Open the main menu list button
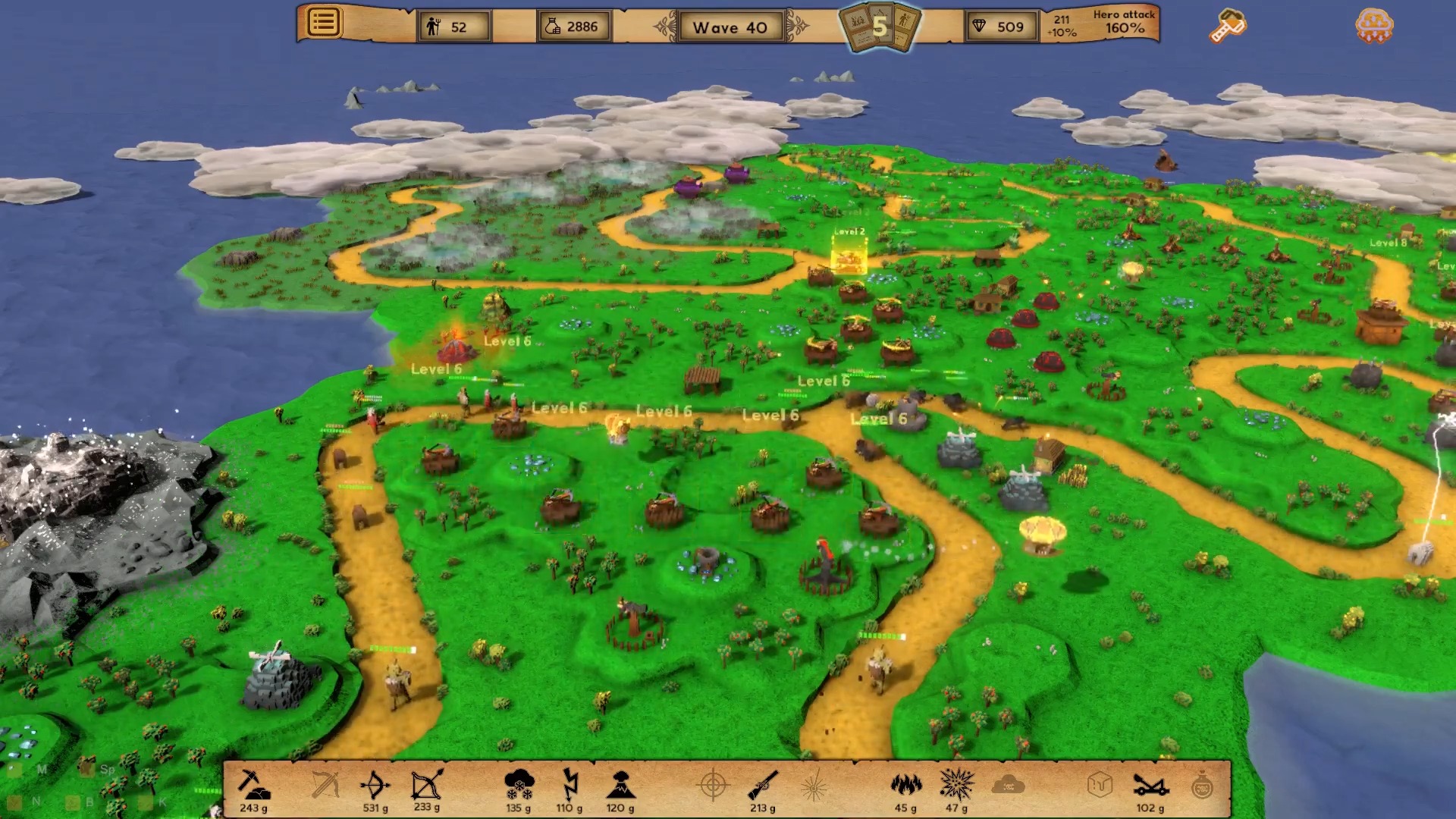This screenshot has width=1456, height=819. tap(323, 23)
